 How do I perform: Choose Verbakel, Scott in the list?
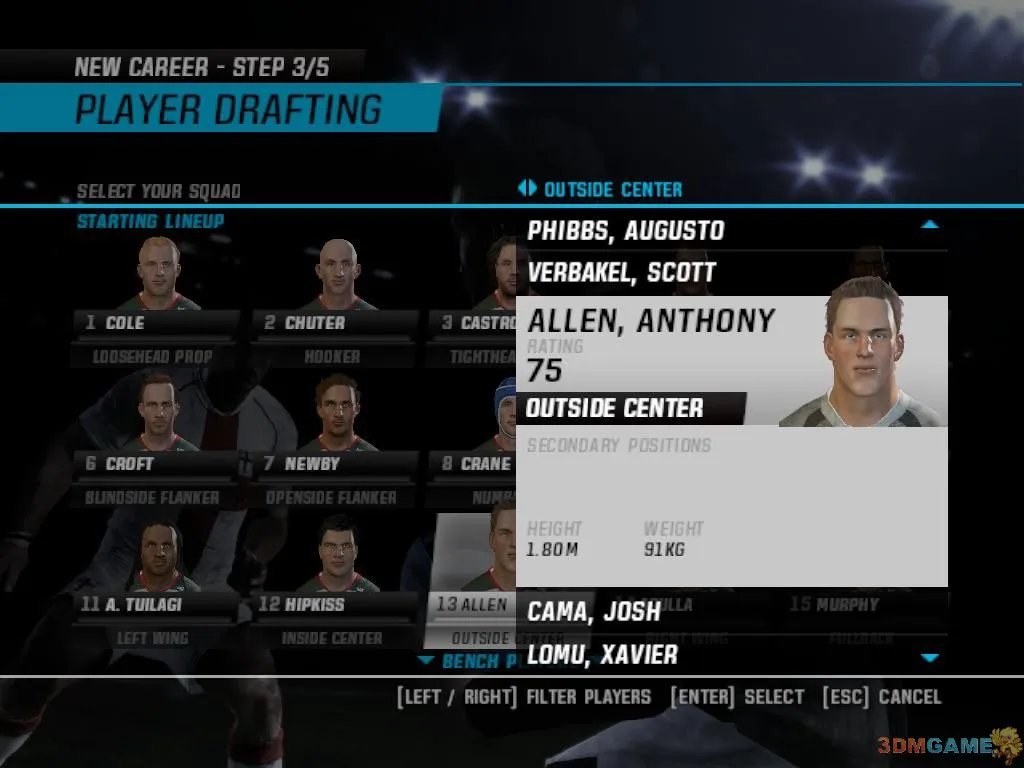pos(622,272)
